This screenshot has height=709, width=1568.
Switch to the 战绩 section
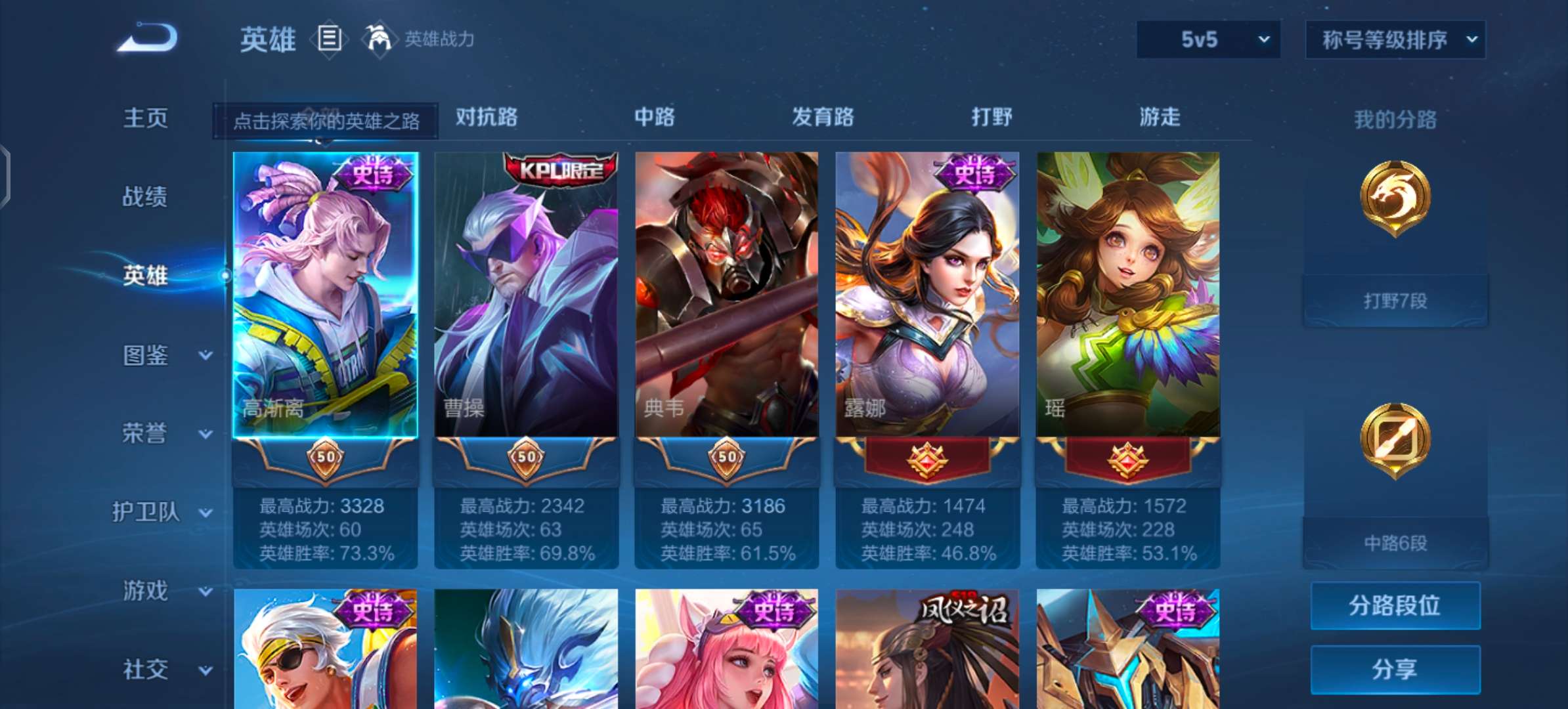point(144,197)
